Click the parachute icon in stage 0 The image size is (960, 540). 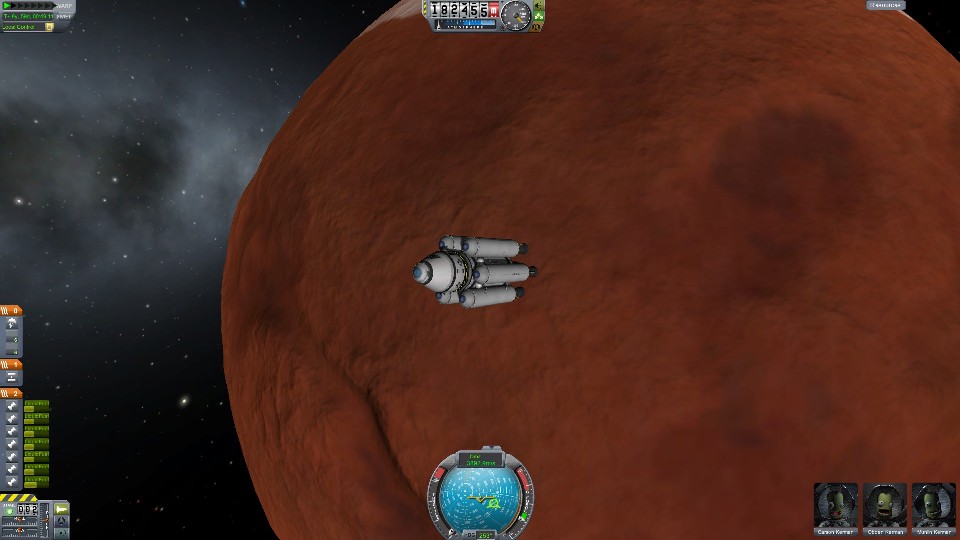point(12,324)
